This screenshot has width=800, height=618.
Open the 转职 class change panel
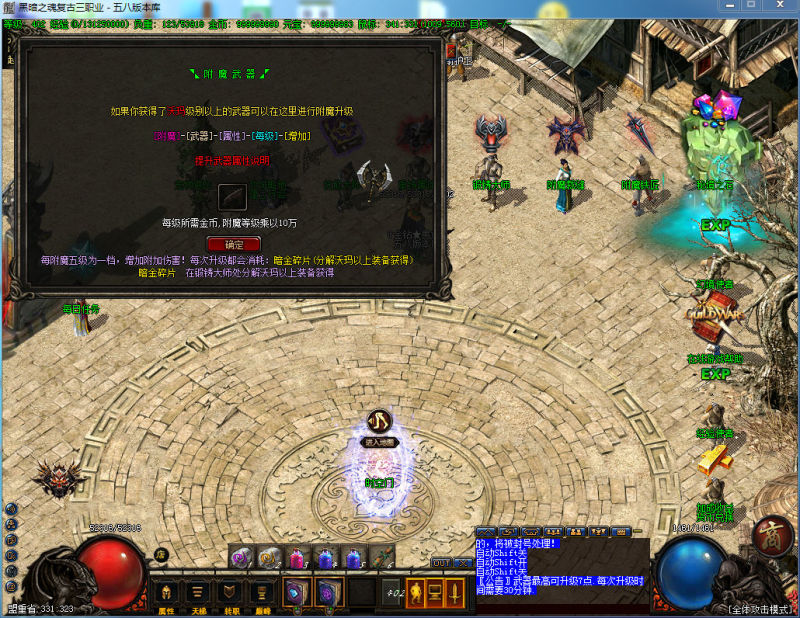231,594
